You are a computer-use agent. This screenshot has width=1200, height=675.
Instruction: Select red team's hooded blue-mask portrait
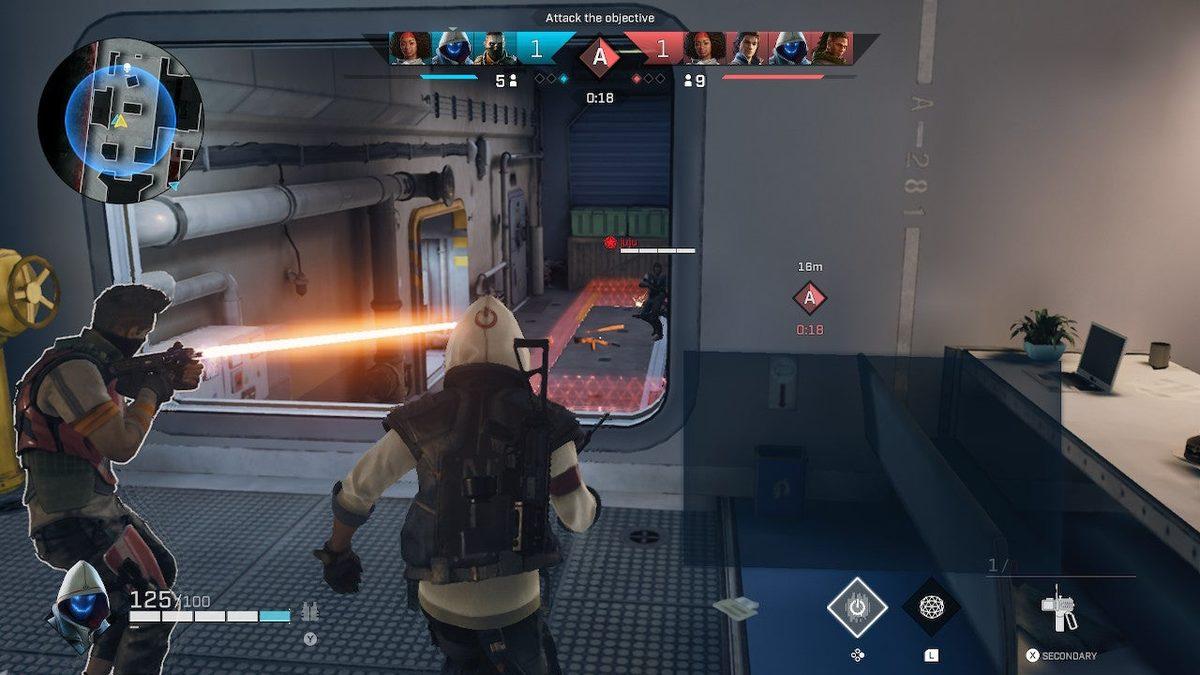[x=789, y=48]
